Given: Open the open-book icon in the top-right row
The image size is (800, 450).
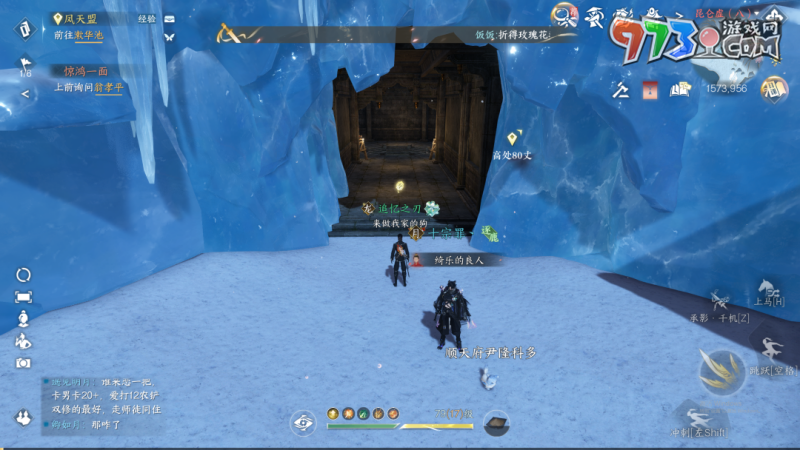Looking at the screenshot, I should (x=681, y=90).
